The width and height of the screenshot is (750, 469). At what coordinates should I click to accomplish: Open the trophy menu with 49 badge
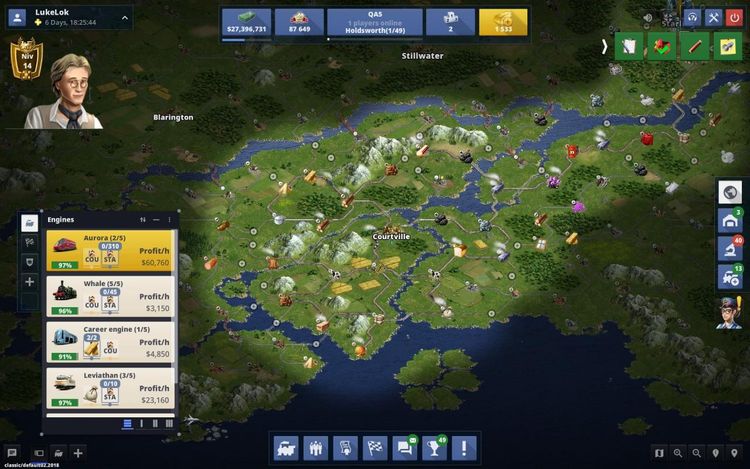[x=433, y=448]
